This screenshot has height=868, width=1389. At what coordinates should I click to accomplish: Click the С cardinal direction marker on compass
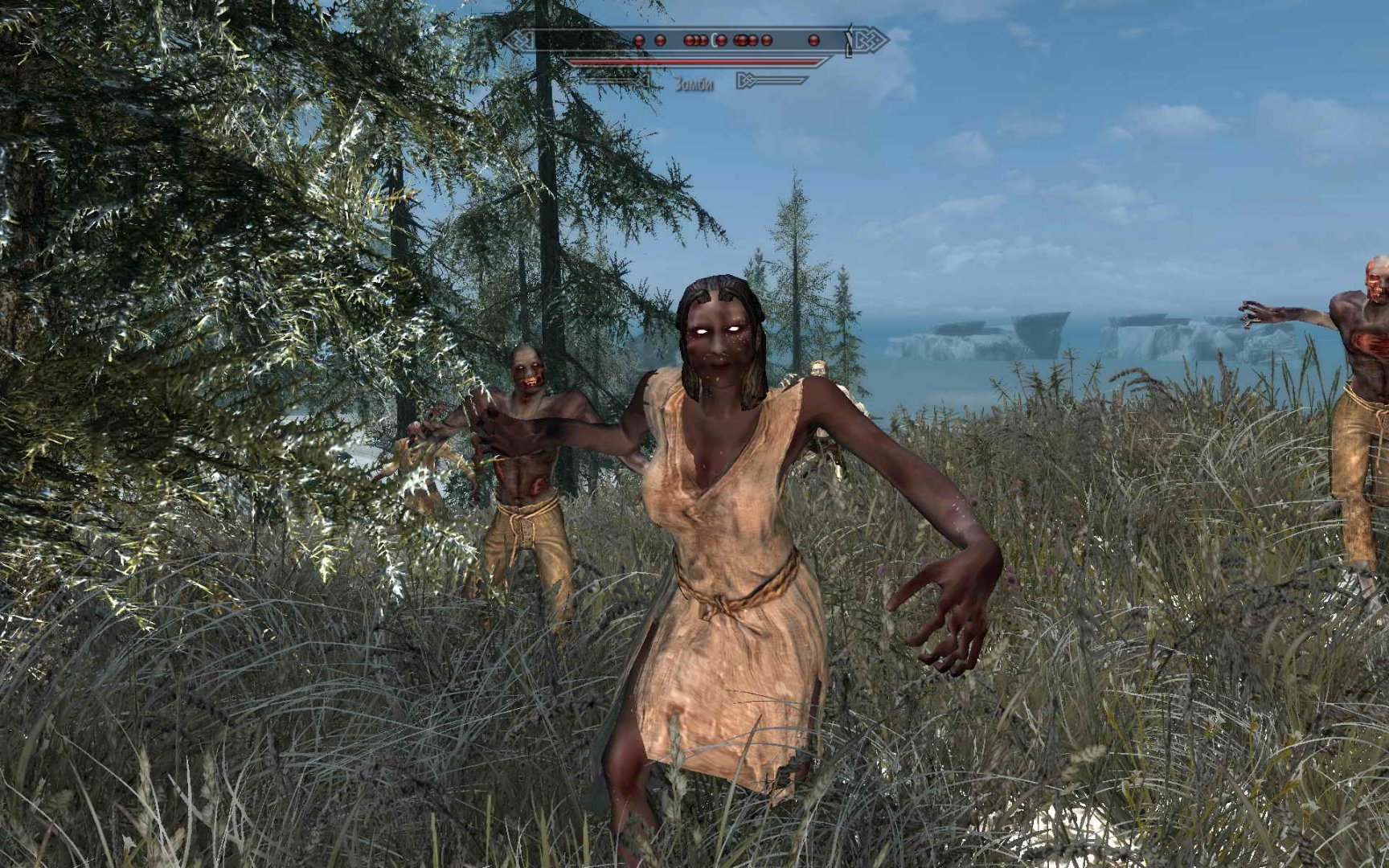click(714, 39)
